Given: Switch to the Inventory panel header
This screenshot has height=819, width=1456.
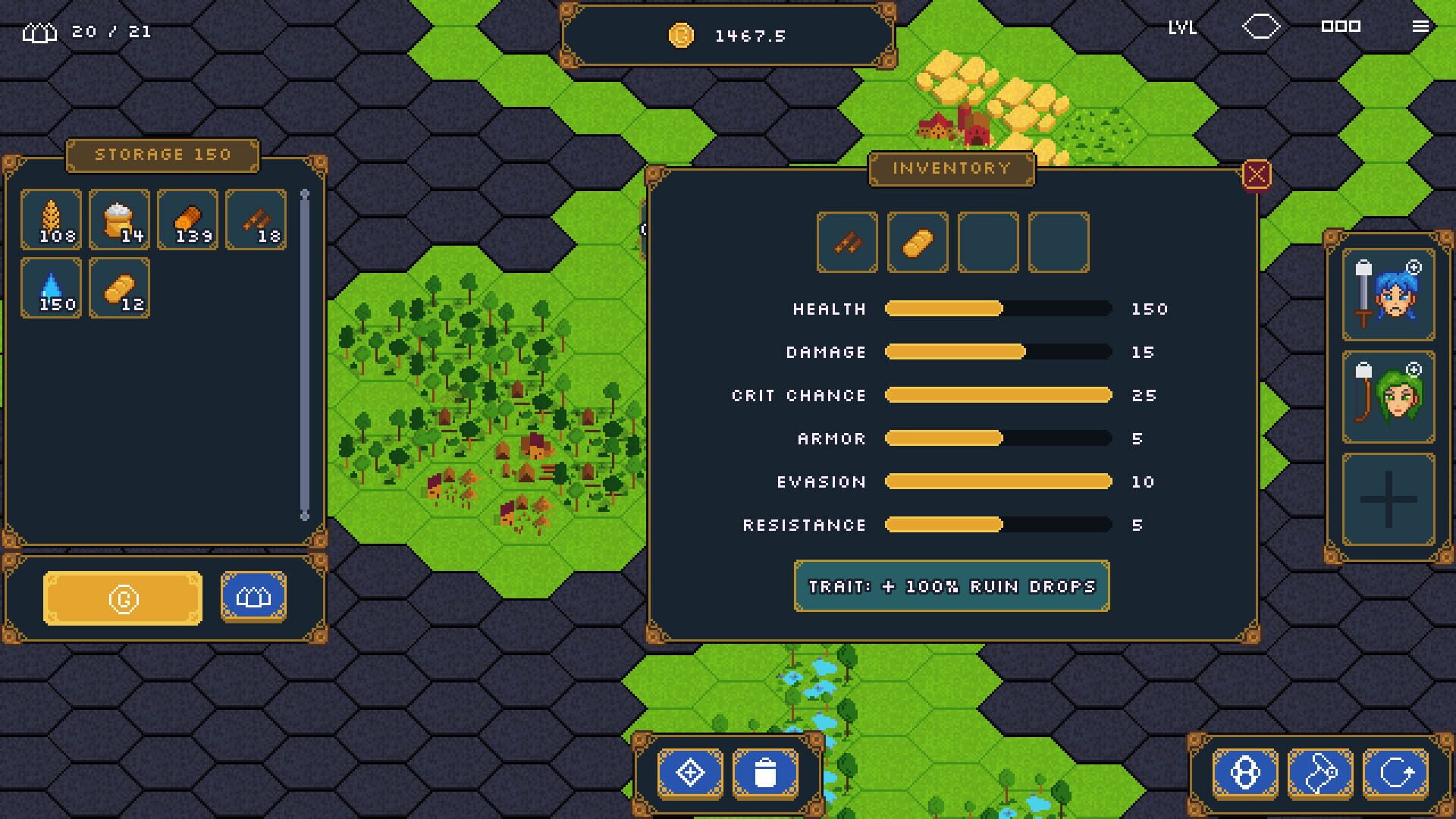Looking at the screenshot, I should tap(950, 168).
